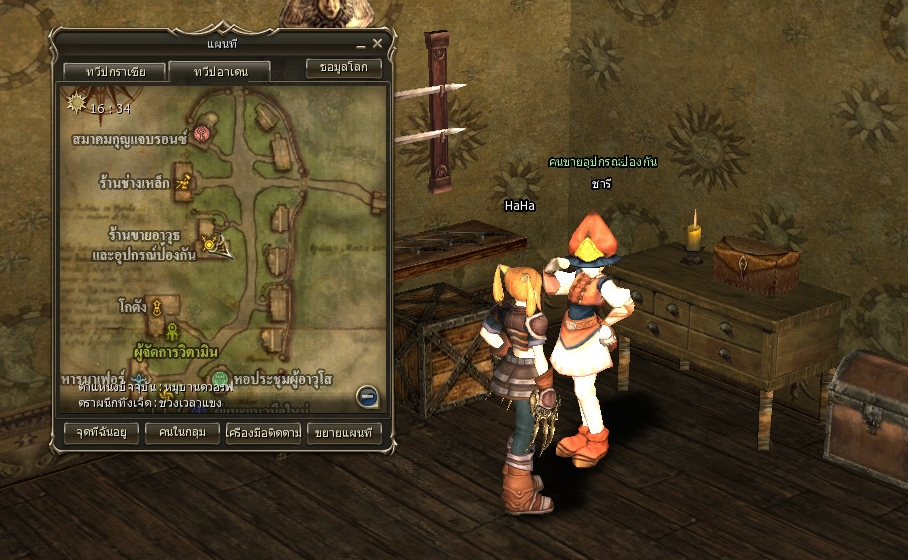Select the weapon and armor shop marker
The height and width of the screenshot is (560, 908).
pos(209,243)
